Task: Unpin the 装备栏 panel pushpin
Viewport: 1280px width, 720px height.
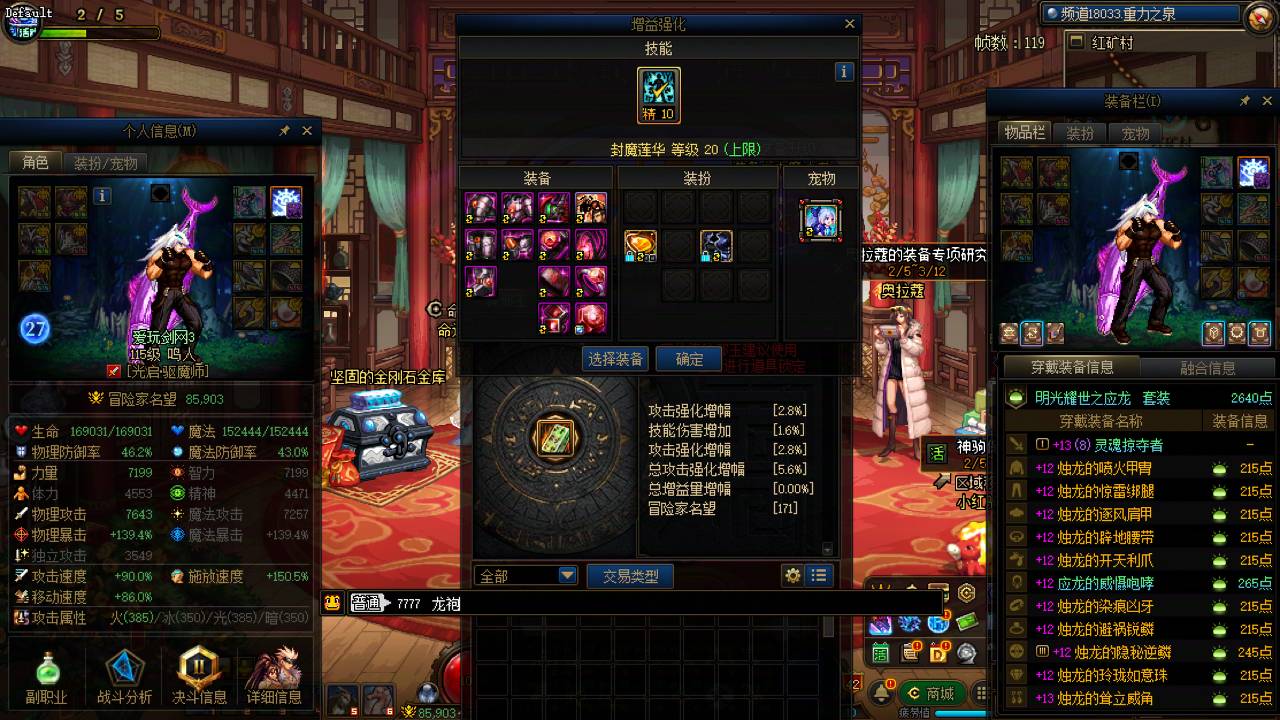Action: click(1243, 100)
